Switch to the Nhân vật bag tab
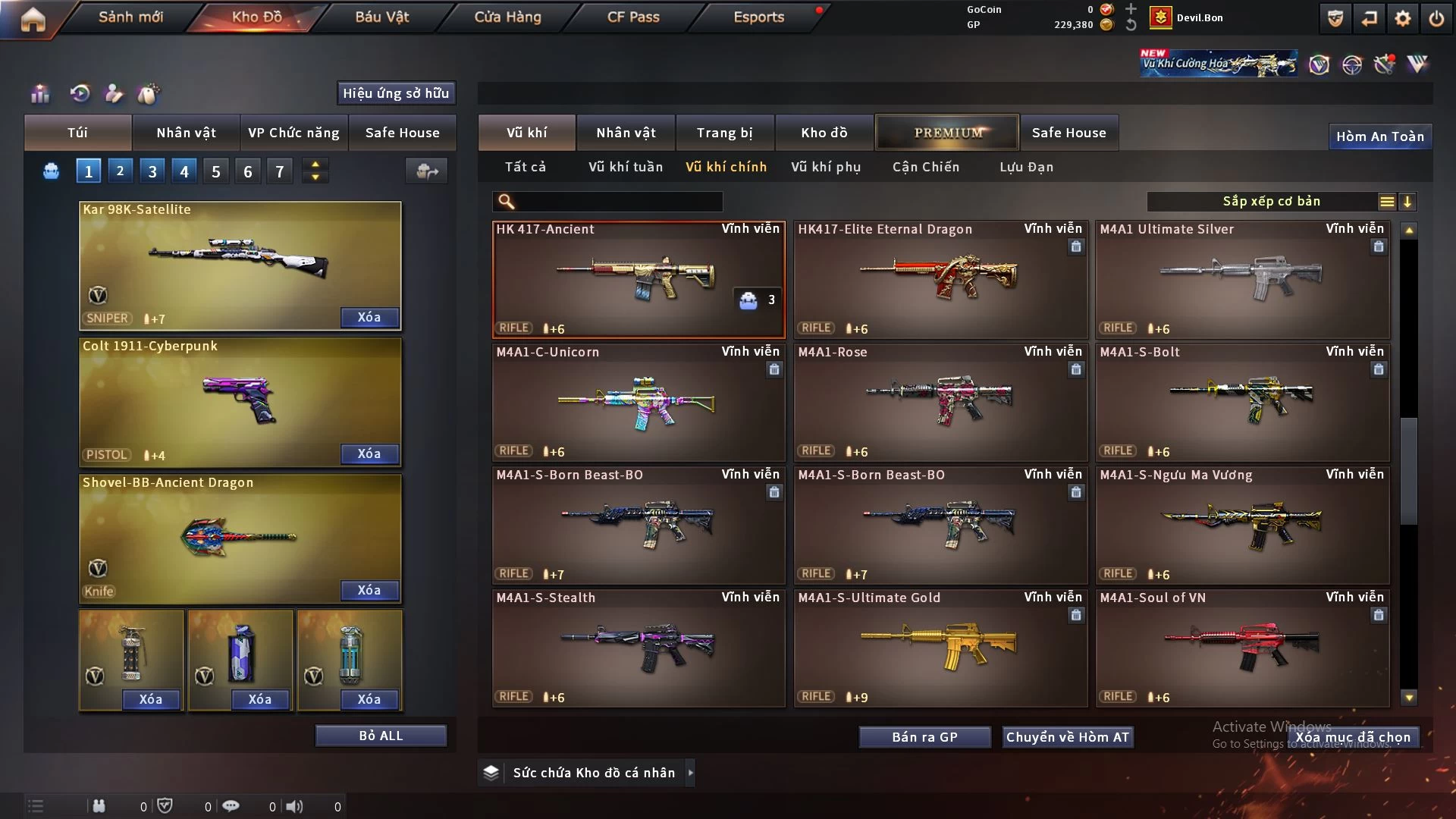Viewport: 1456px width, 819px height. pyautogui.click(x=186, y=133)
